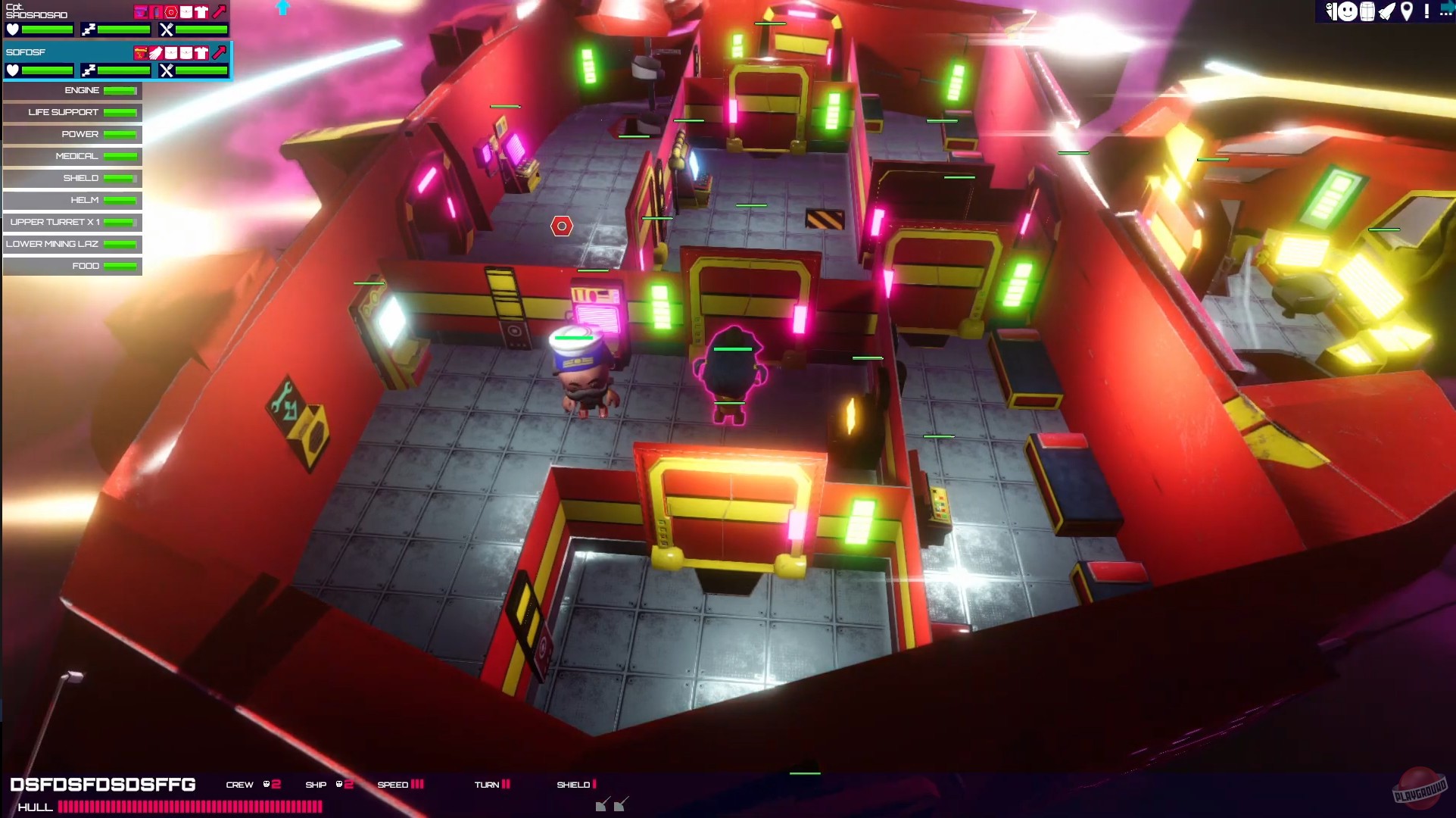Click Cpt. SADSADSAD's red rank arrow
Screen dimensions: 1456x818
pos(219,11)
